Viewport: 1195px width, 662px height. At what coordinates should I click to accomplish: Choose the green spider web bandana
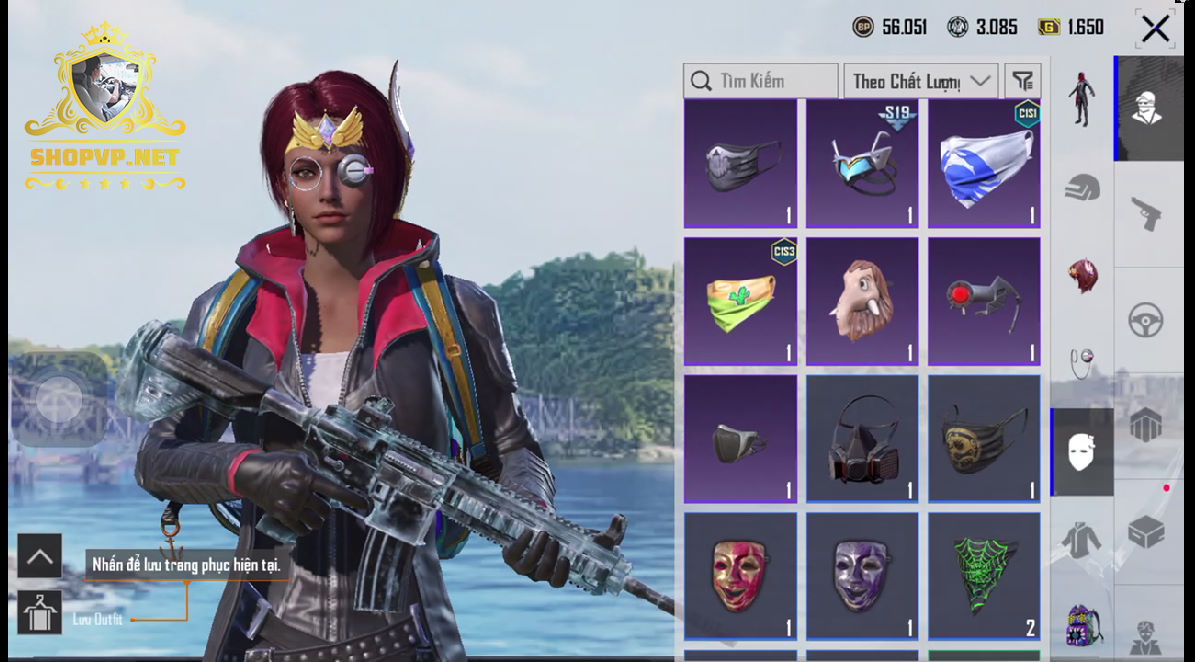tap(984, 576)
